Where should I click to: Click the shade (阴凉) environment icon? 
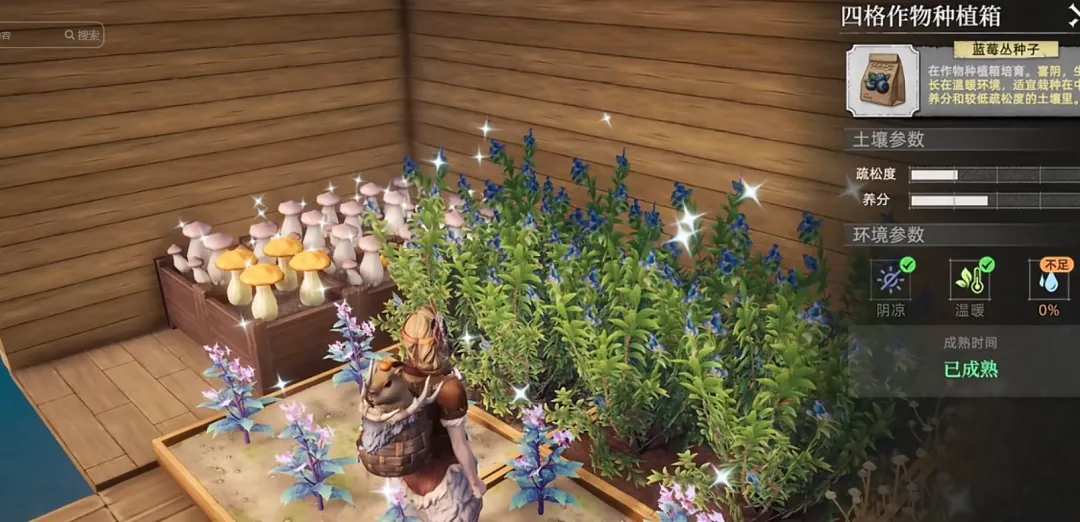pyautogui.click(x=889, y=280)
